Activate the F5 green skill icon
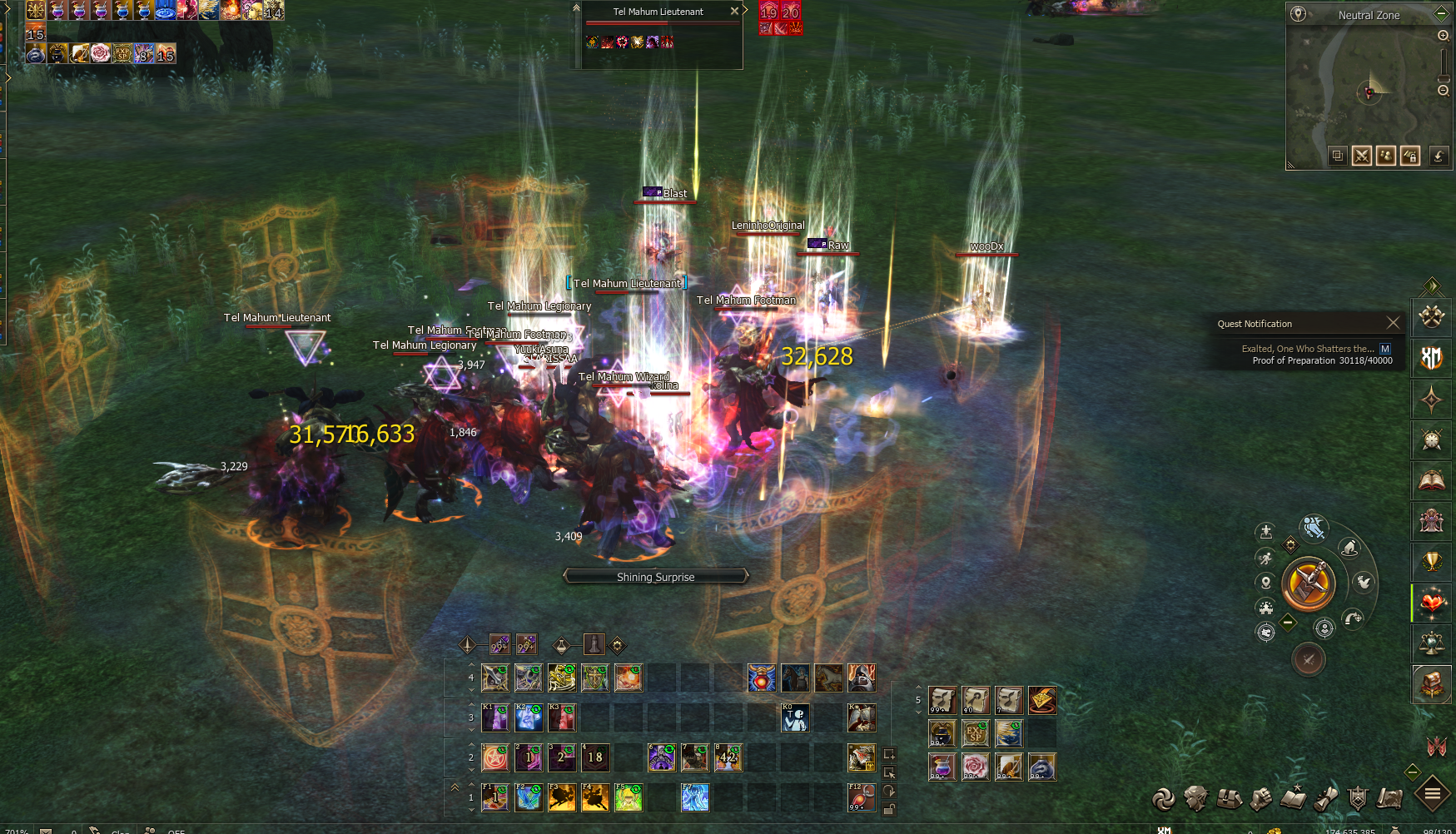Image resolution: width=1456 pixels, height=834 pixels. pyautogui.click(x=629, y=797)
